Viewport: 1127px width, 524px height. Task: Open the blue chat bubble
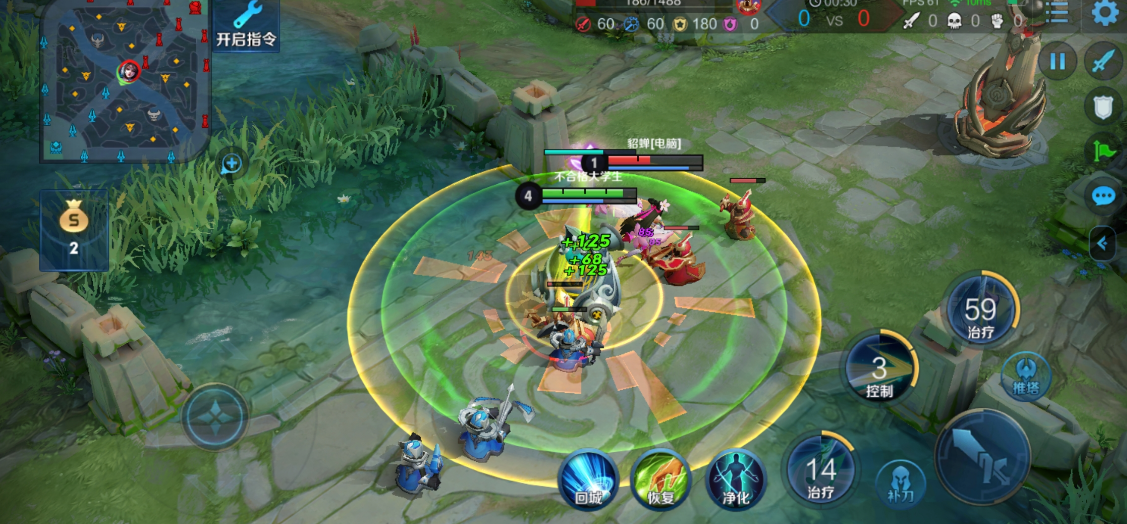click(x=1104, y=195)
